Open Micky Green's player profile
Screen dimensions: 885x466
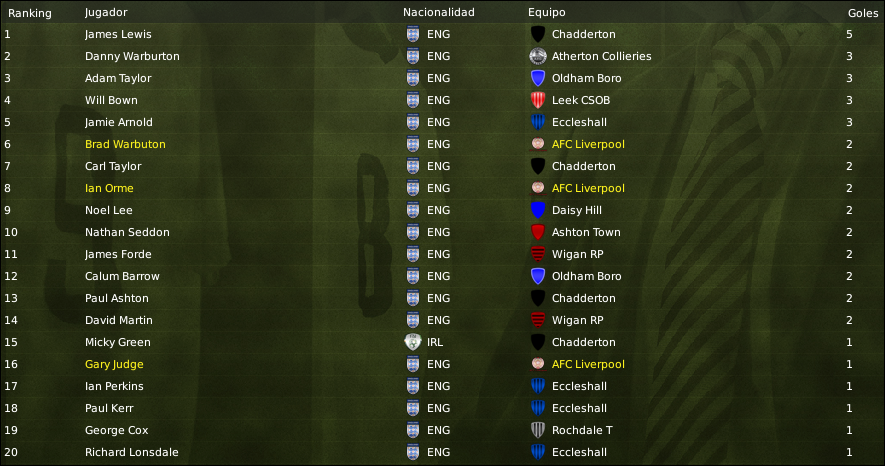point(118,342)
